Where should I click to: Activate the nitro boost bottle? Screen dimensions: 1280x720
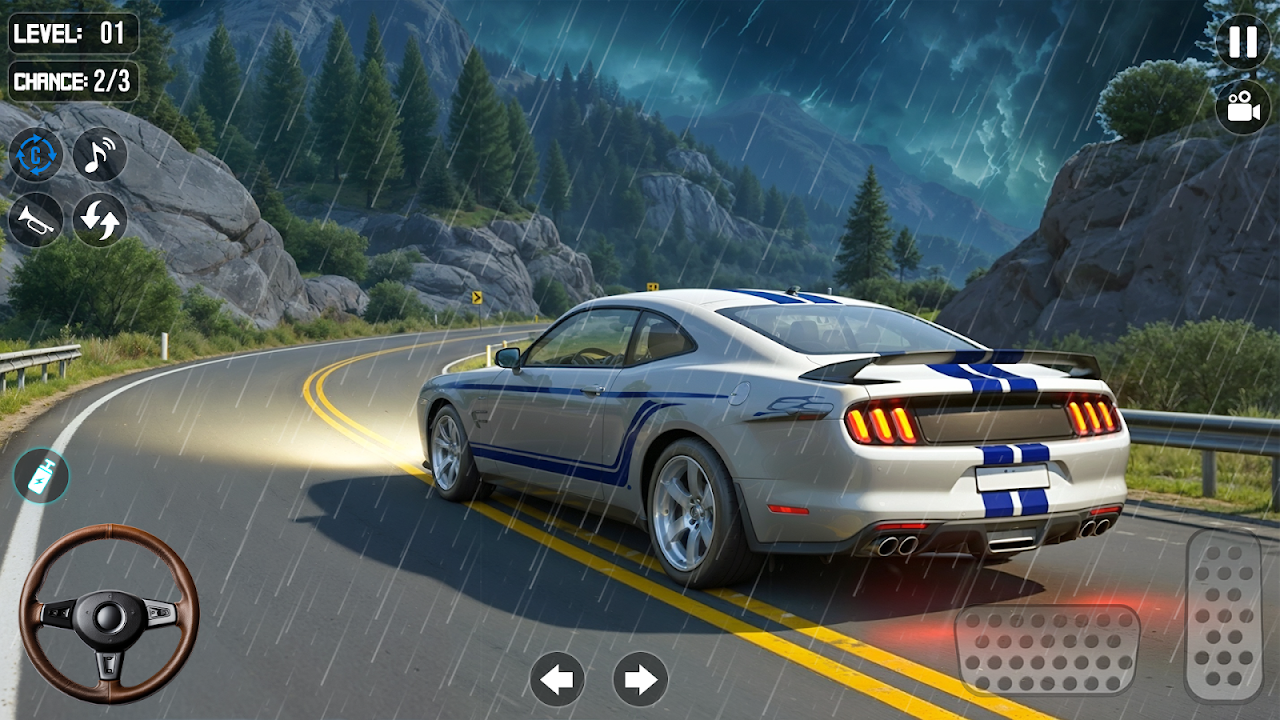pyautogui.click(x=41, y=476)
